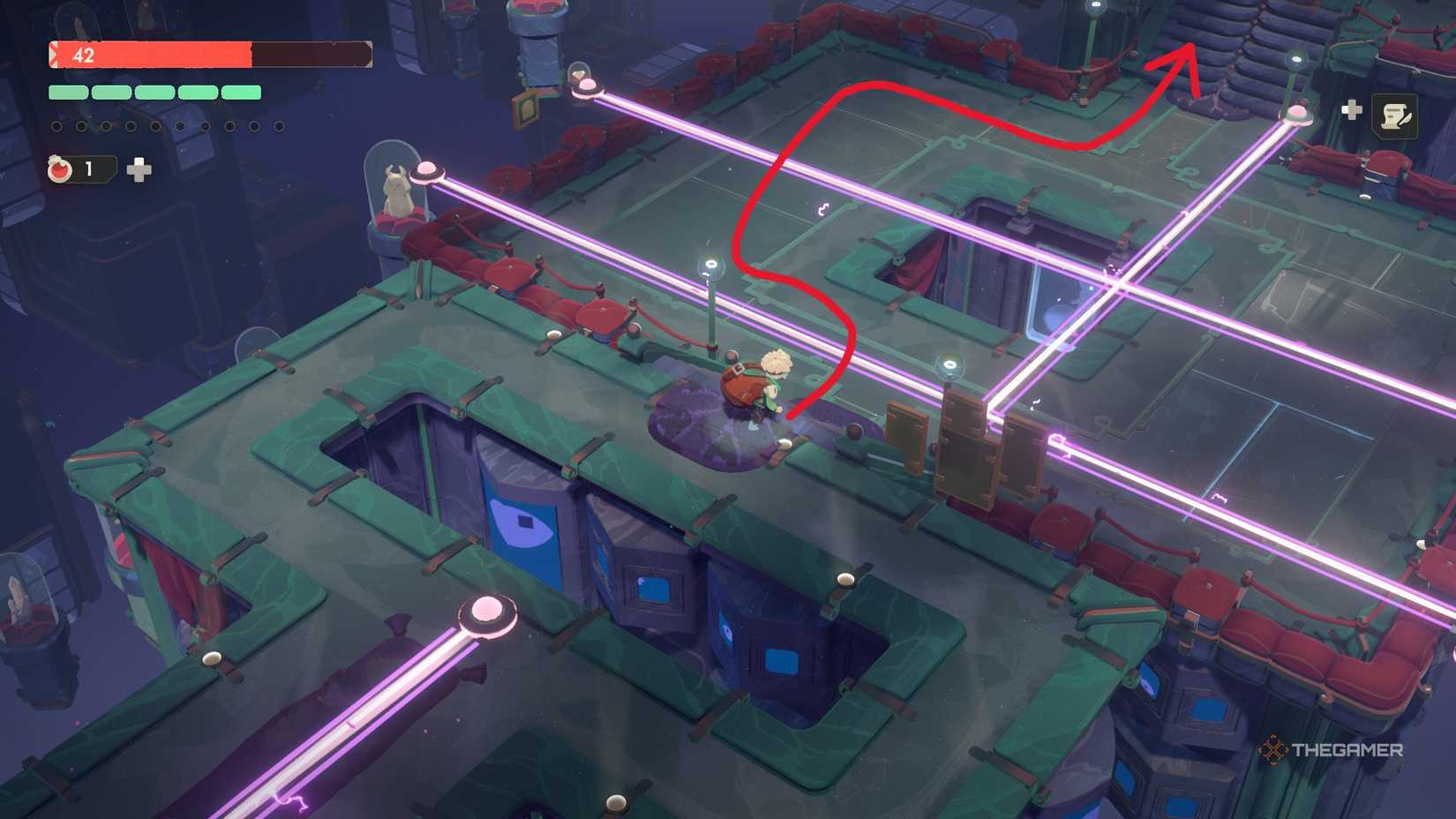Screen dimensions: 1456x819
Task: Click the TheGamer compass logo watermark
Action: pyautogui.click(x=1273, y=750)
